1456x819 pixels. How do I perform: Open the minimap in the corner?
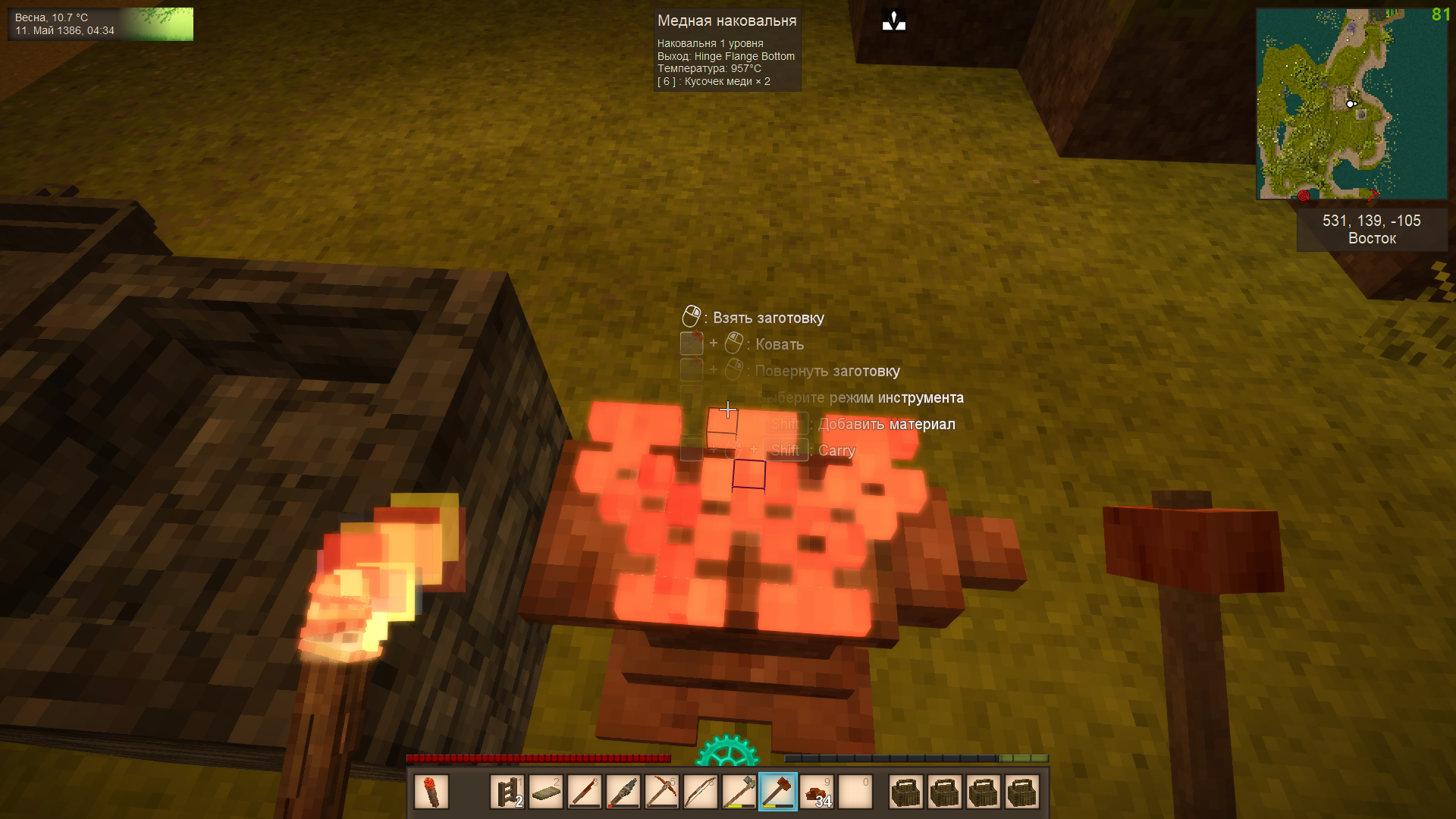[1351, 104]
